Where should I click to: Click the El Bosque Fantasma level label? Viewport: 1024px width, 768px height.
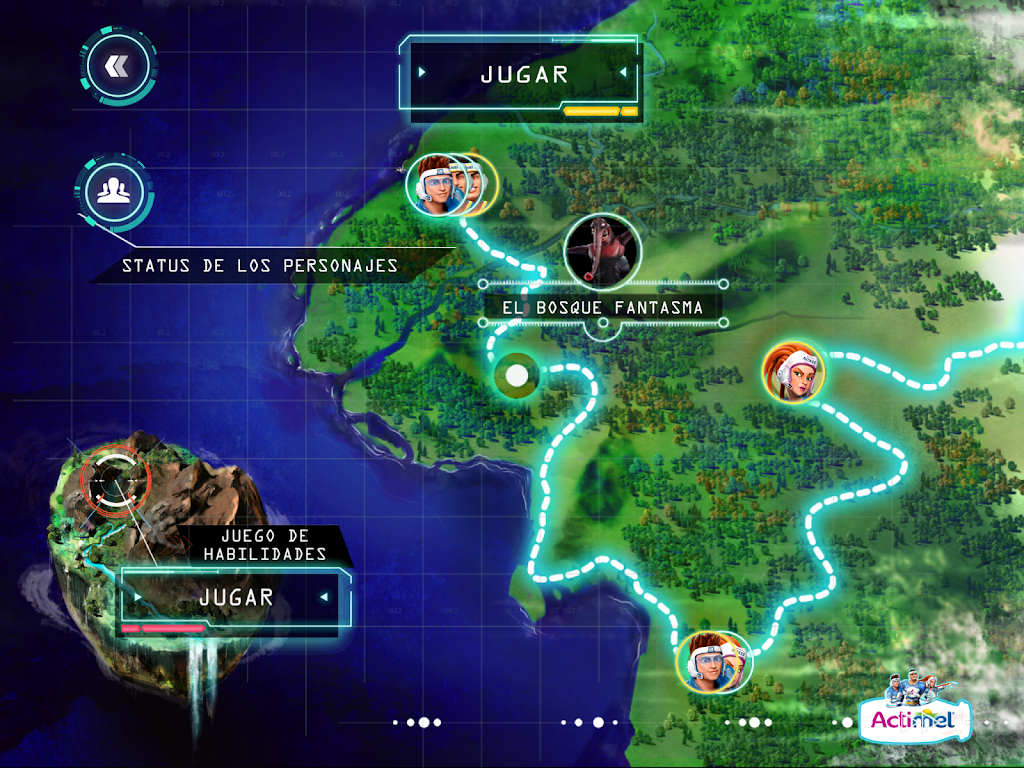[602, 308]
